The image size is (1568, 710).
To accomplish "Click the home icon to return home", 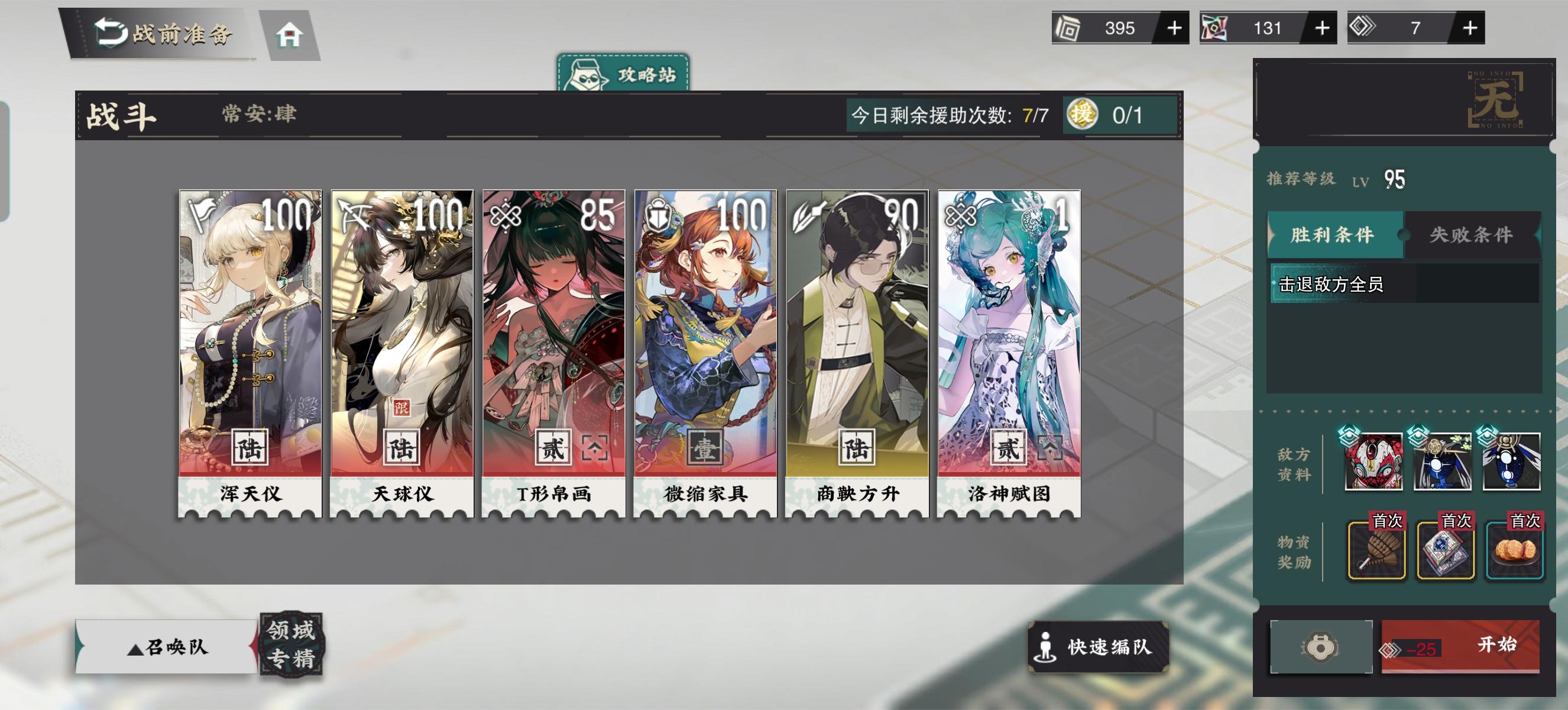I will [x=291, y=35].
